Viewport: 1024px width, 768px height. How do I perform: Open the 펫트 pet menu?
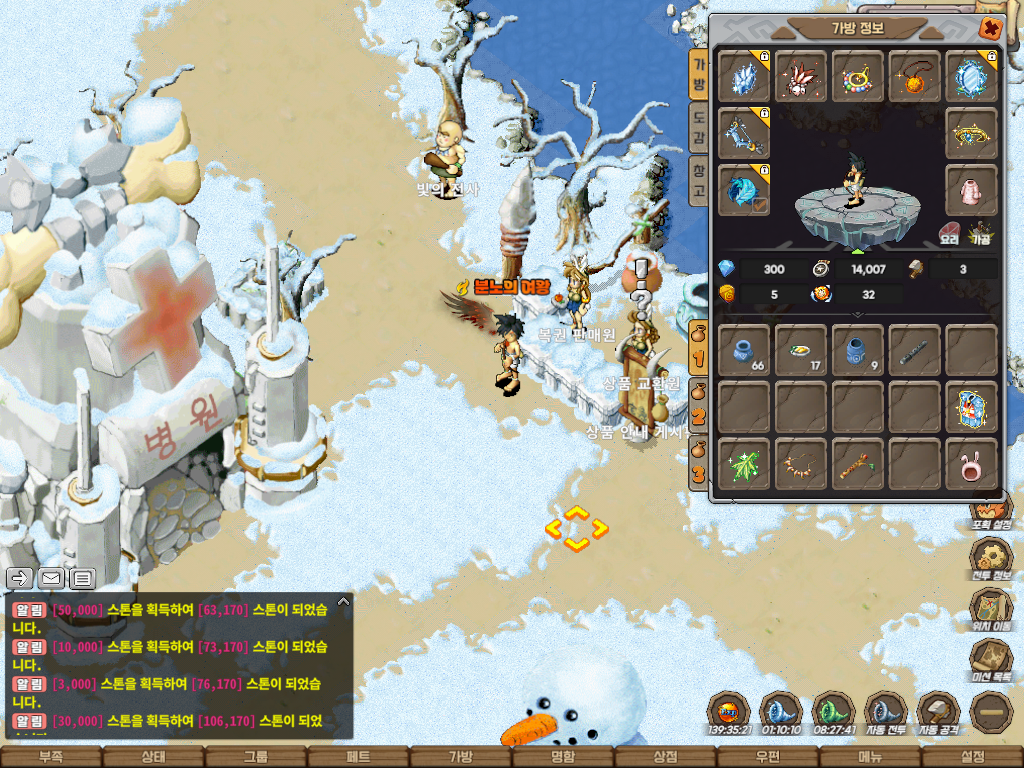[x=358, y=757]
